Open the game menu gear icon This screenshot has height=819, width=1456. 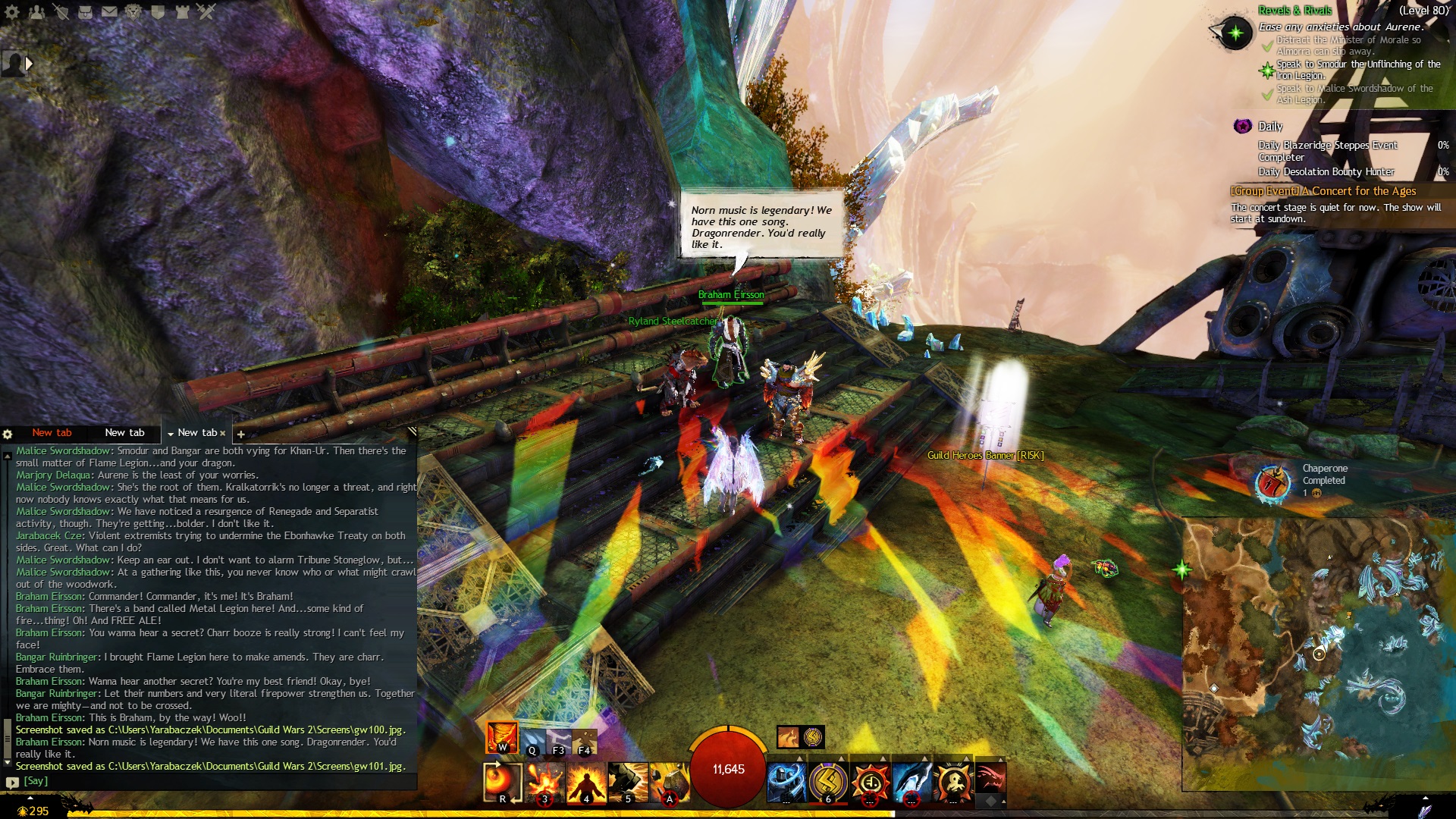click(x=12, y=11)
